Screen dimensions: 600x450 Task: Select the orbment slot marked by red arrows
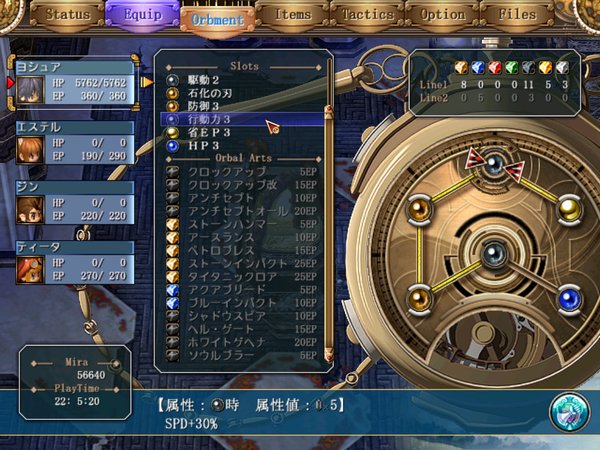click(494, 164)
